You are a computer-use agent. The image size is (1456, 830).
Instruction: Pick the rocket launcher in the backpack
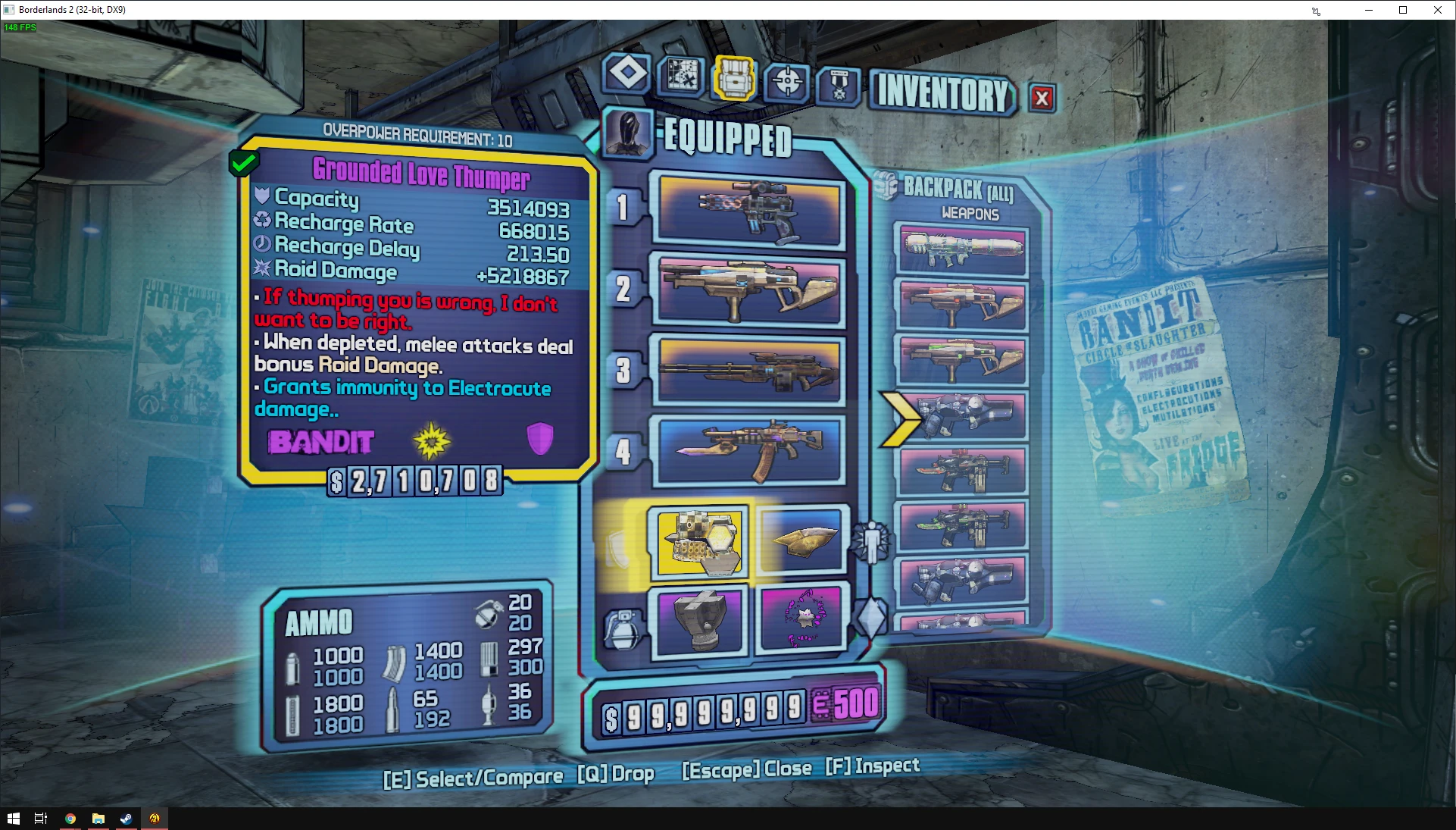pos(961,249)
